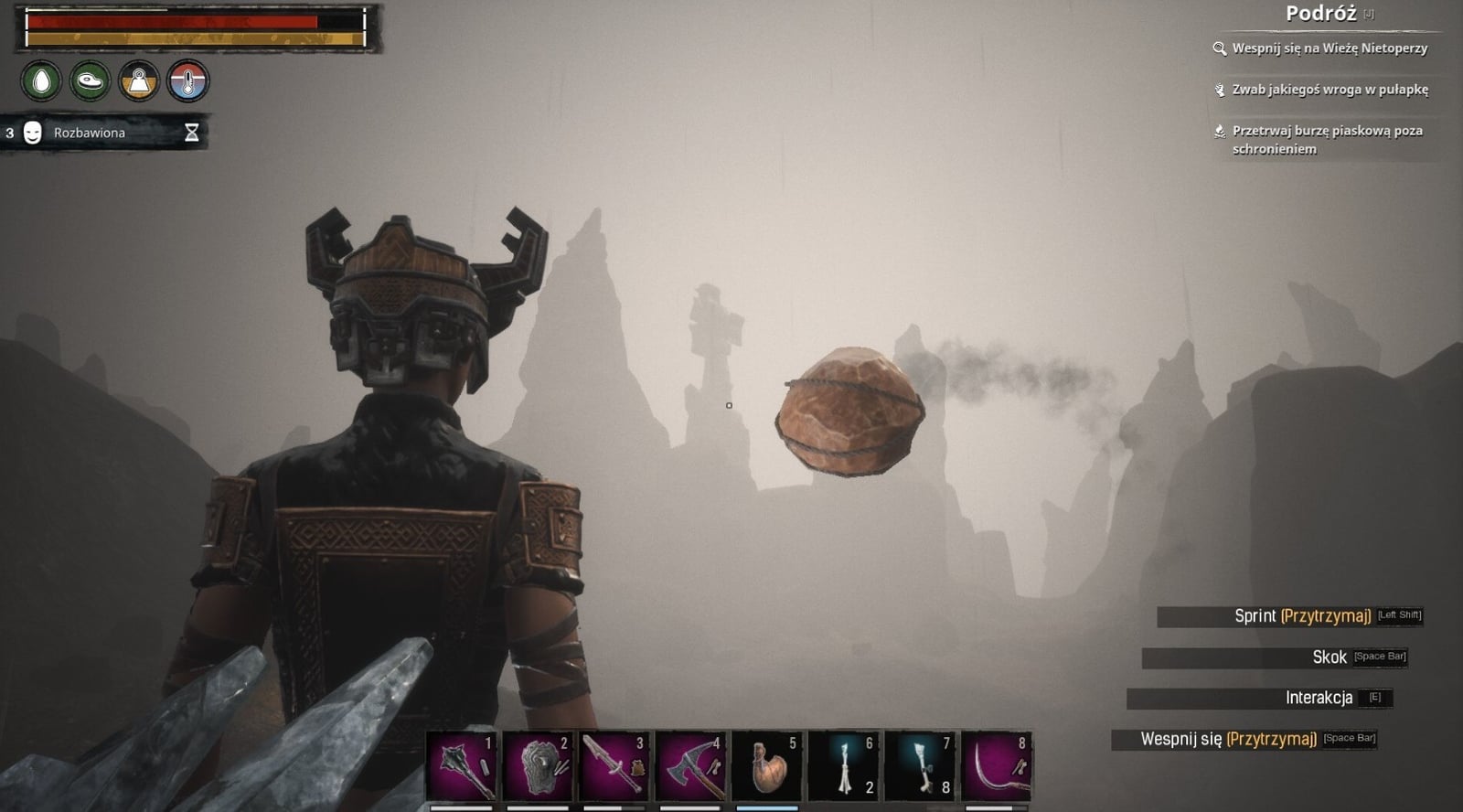Click the Zwab jakiegoś wroga w pułapkę objective
Screen dimensions: 1463x812
pos(1329,90)
